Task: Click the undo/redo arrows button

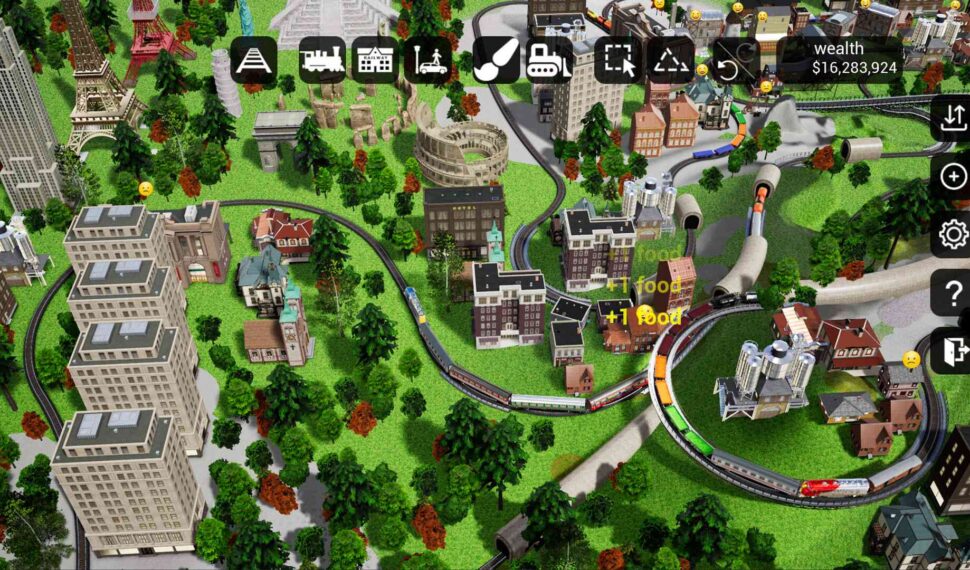Action: coord(735,61)
